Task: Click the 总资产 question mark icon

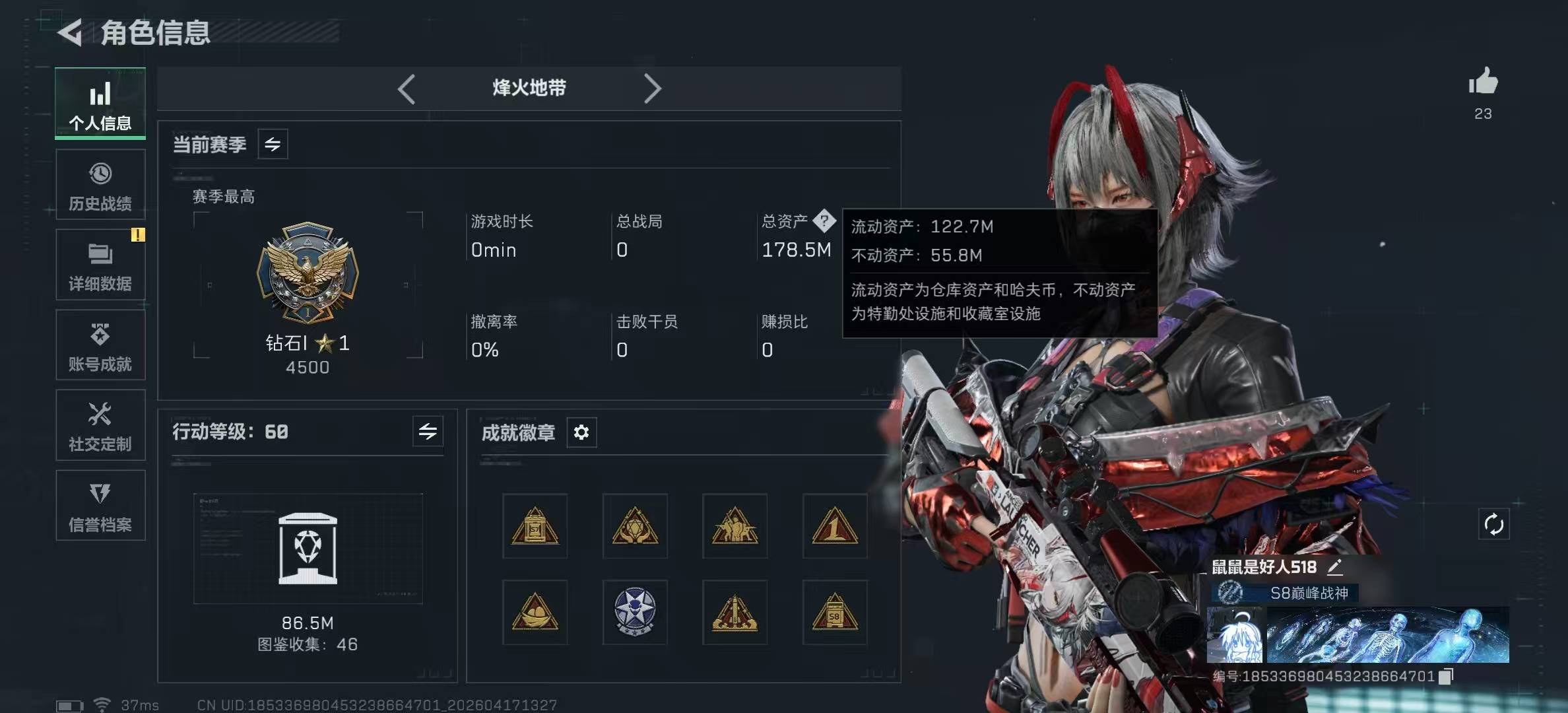Action: click(x=824, y=221)
